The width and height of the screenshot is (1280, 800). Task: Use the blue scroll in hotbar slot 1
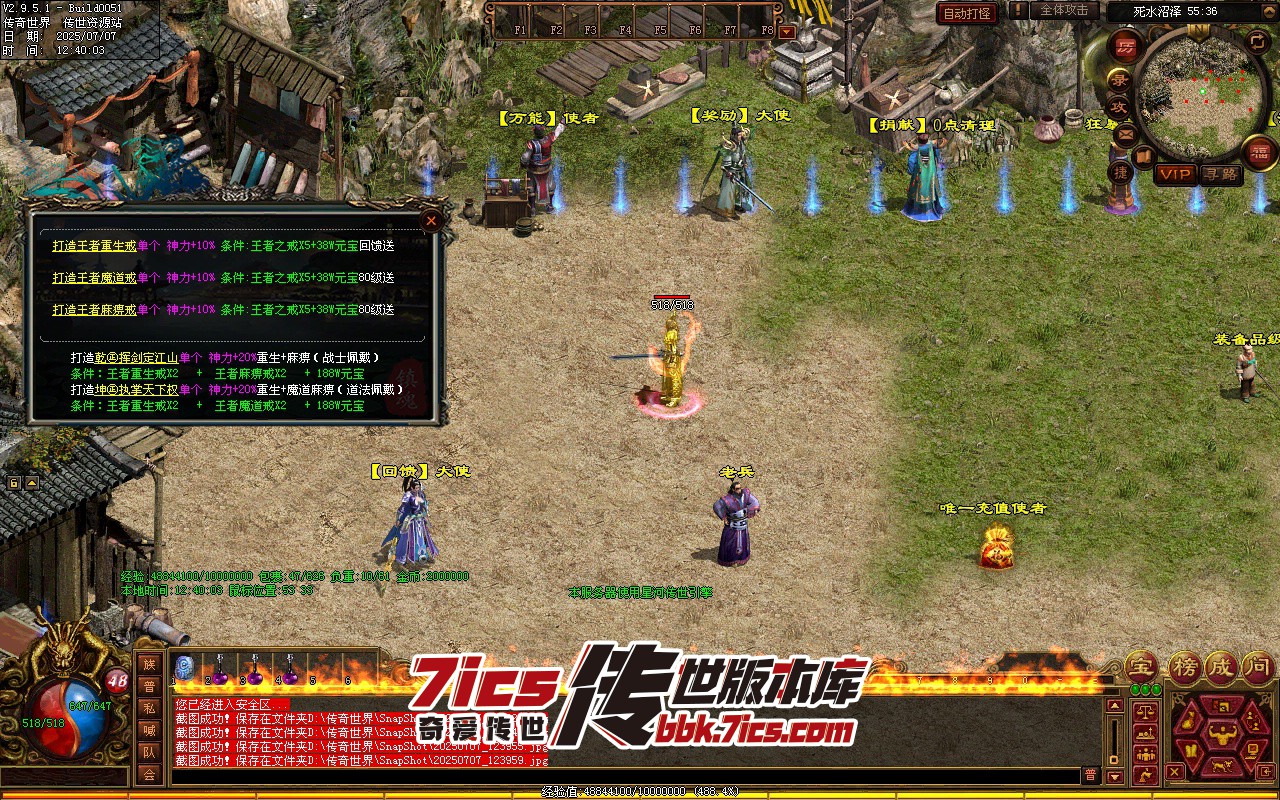coord(184,667)
